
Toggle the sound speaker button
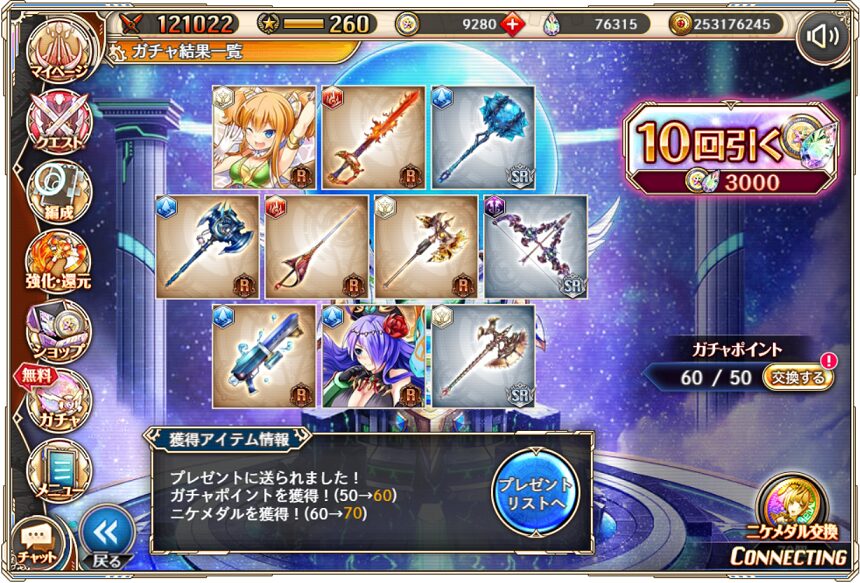[822, 37]
